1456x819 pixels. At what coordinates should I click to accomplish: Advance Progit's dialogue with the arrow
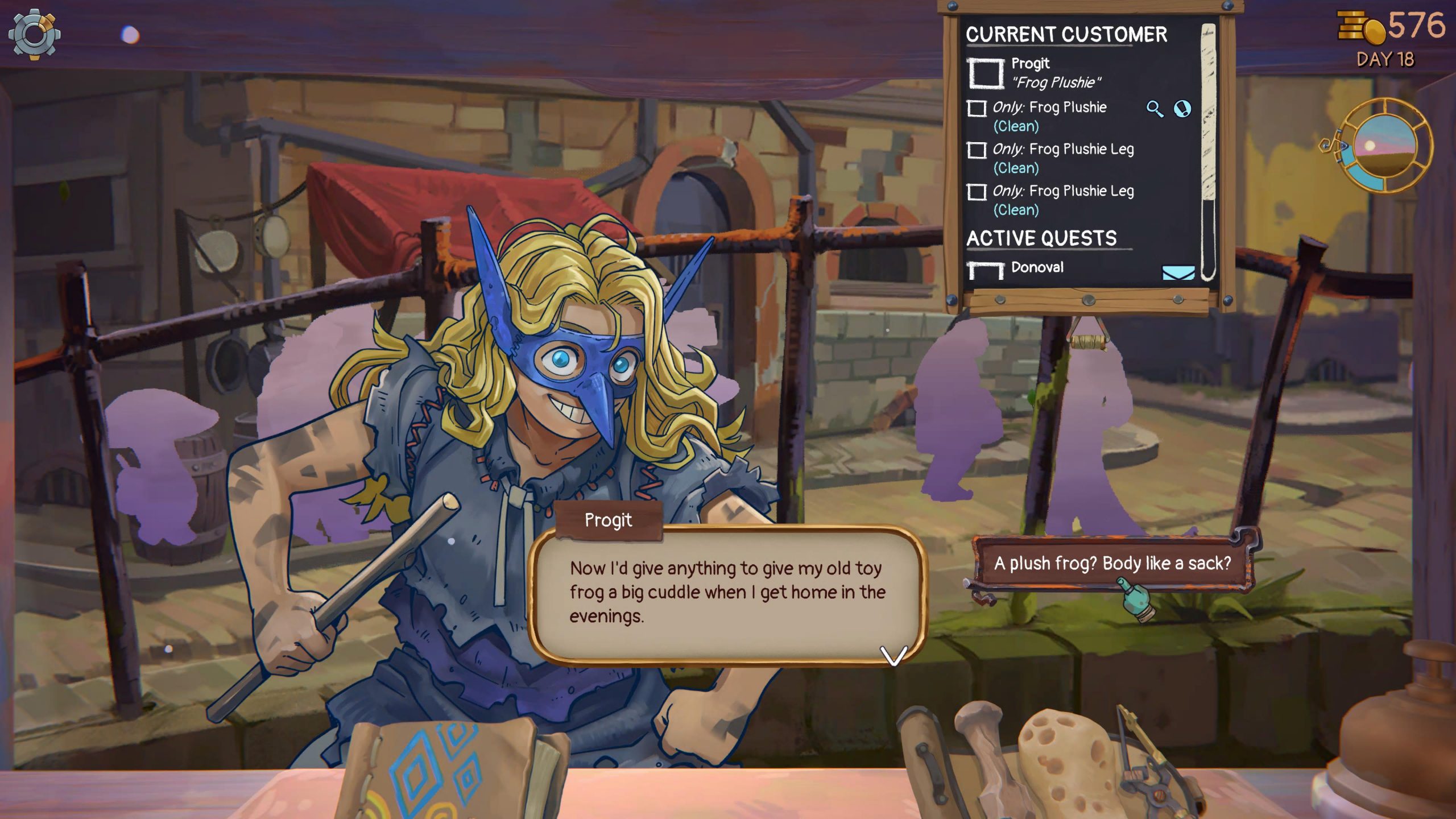(894, 655)
